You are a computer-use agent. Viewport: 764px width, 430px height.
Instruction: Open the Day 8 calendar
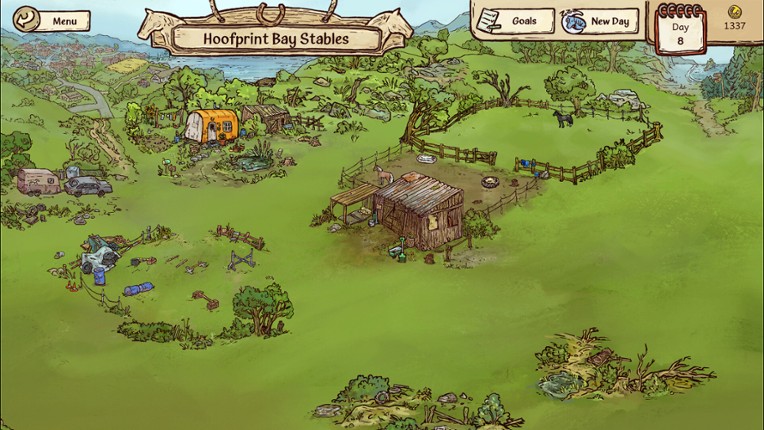tap(681, 27)
